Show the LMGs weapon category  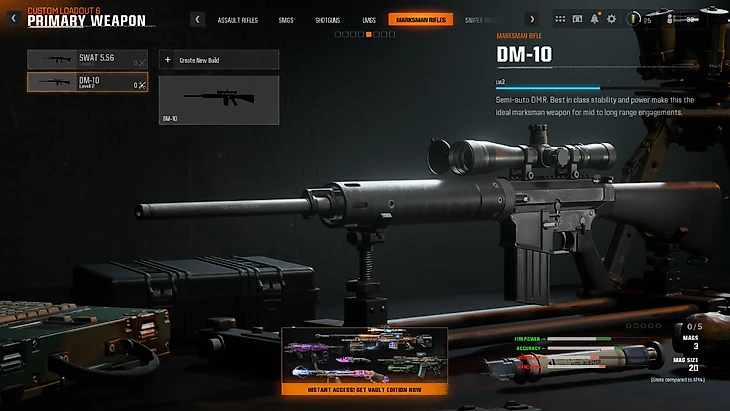coord(369,19)
